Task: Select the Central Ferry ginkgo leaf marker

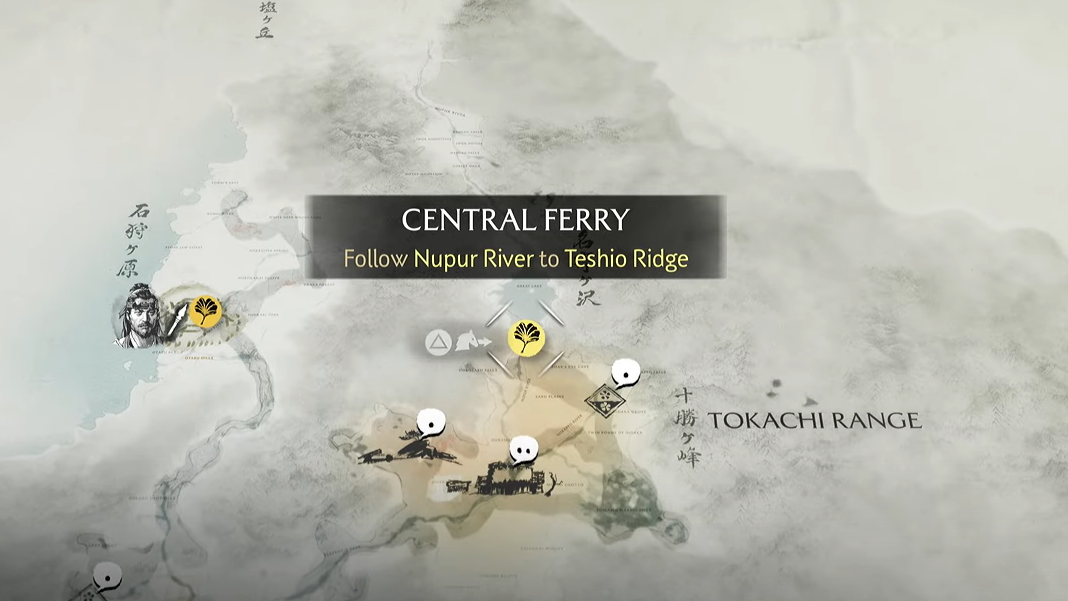Action: pyautogui.click(x=526, y=339)
